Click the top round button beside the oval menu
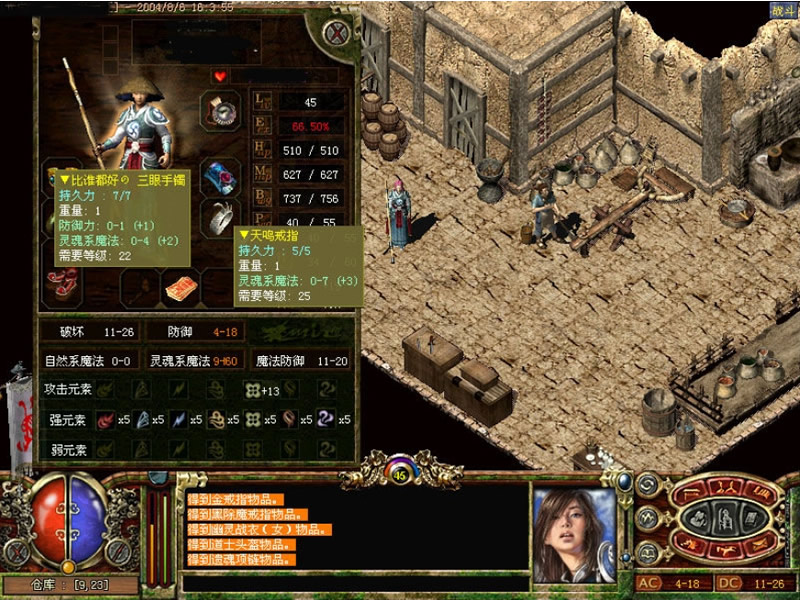 pyautogui.click(x=646, y=486)
